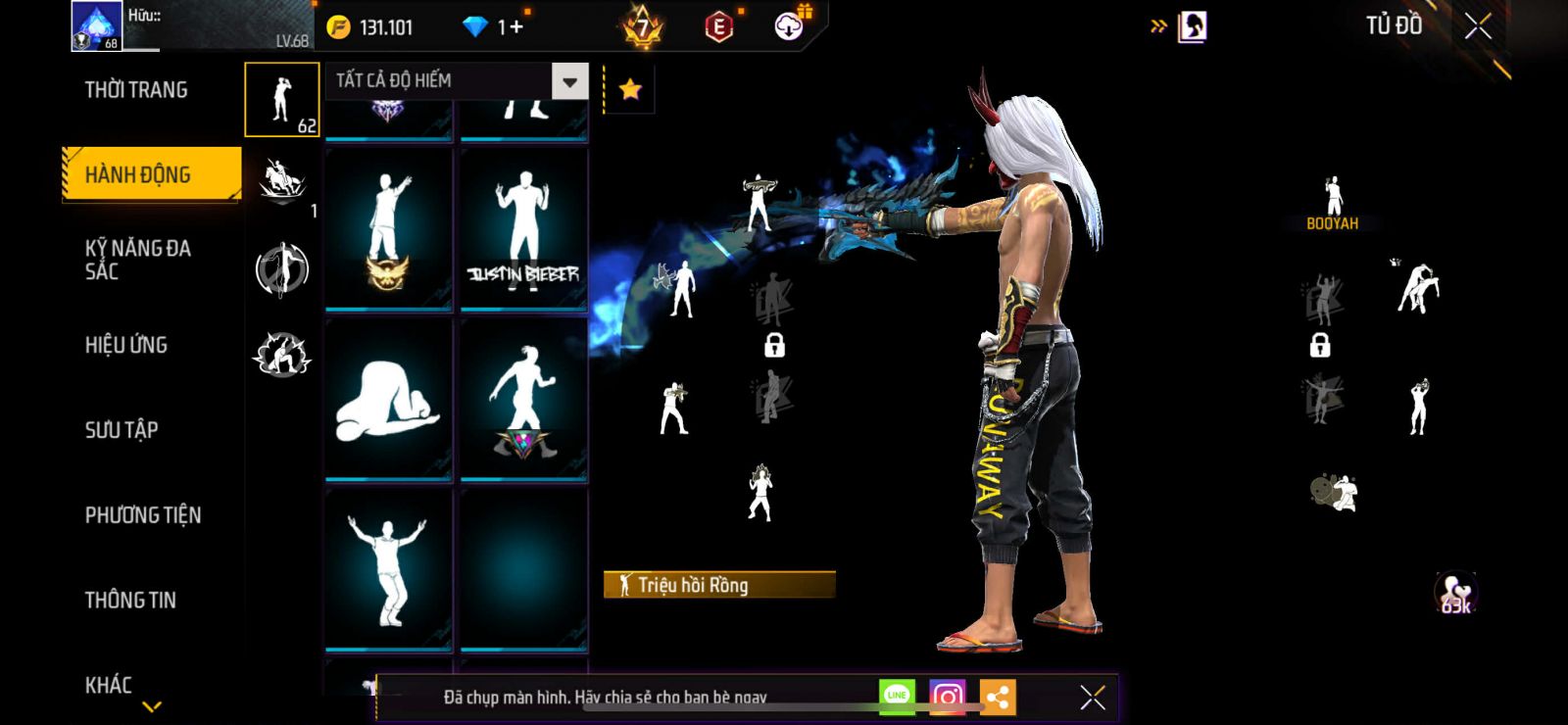The image size is (1568, 725).
Task: Pick the arms-raised emote tile
Action: [388, 570]
